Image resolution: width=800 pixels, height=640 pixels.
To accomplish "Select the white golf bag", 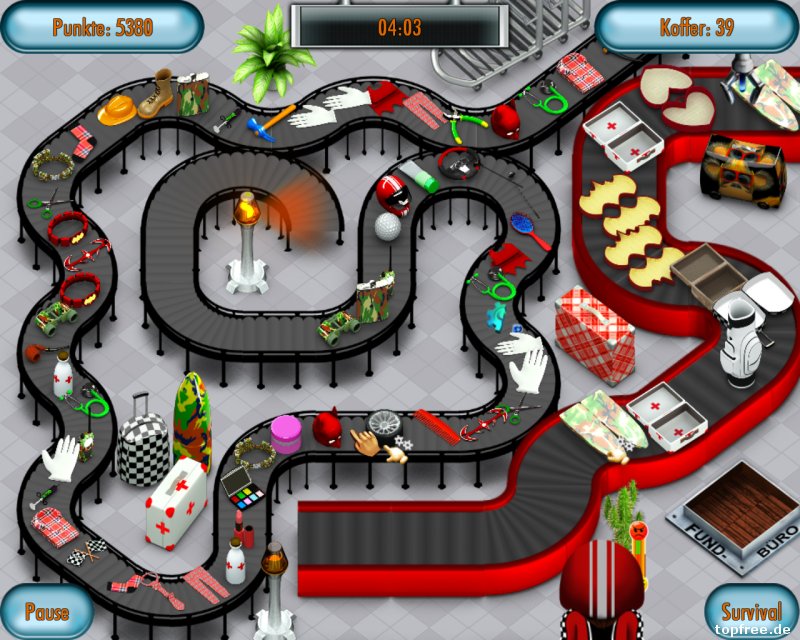I will 738,338.
